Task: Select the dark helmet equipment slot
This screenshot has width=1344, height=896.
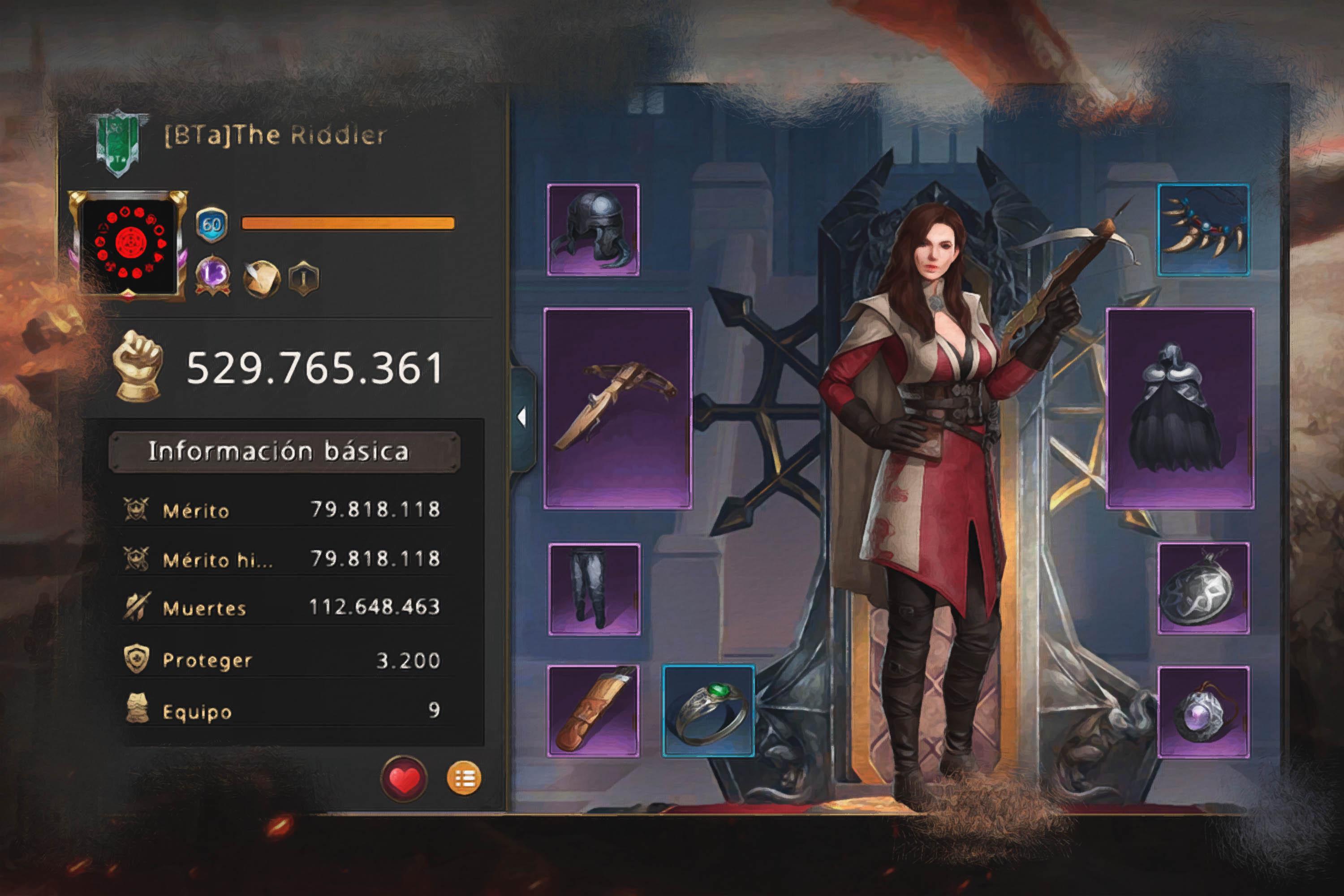Action: tap(593, 230)
